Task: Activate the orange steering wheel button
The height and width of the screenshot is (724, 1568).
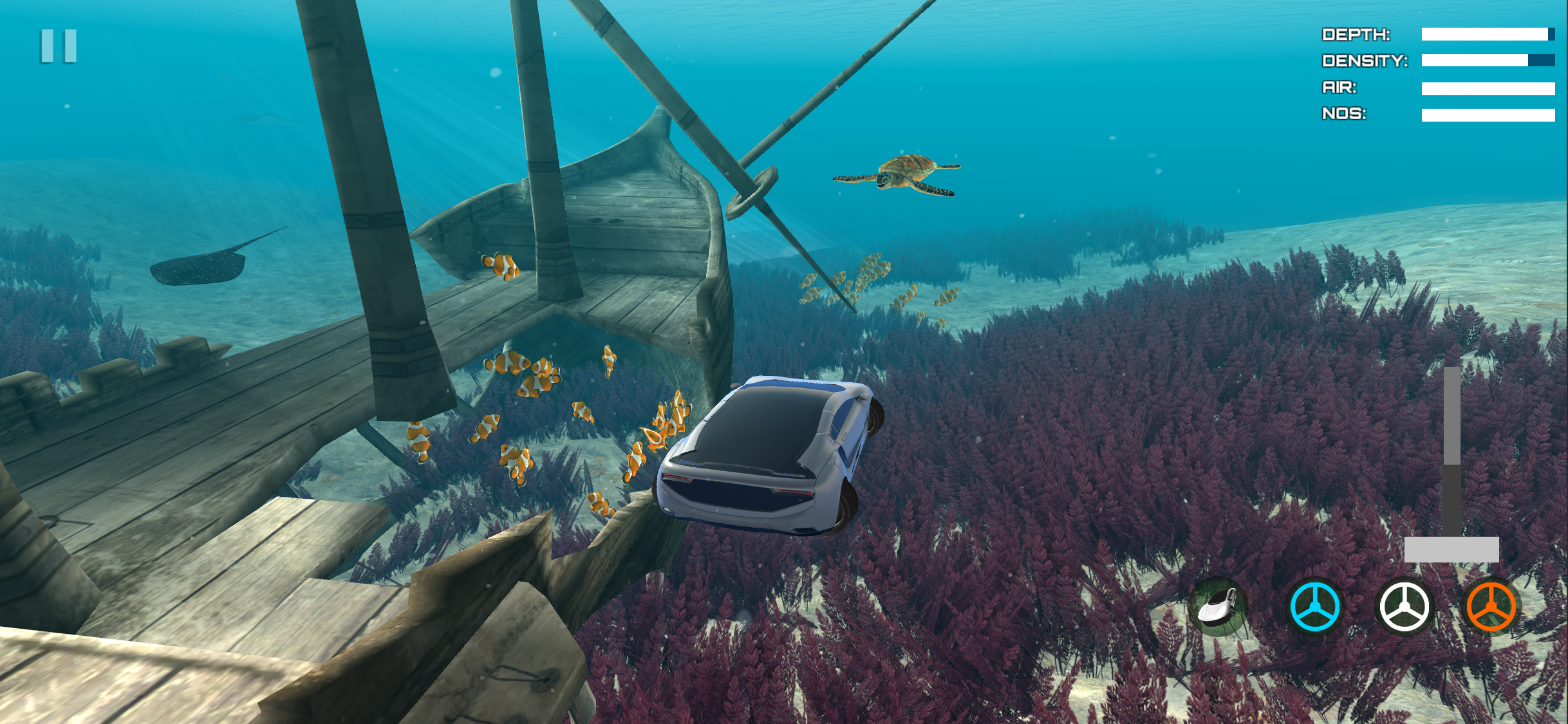Action: [1491, 607]
